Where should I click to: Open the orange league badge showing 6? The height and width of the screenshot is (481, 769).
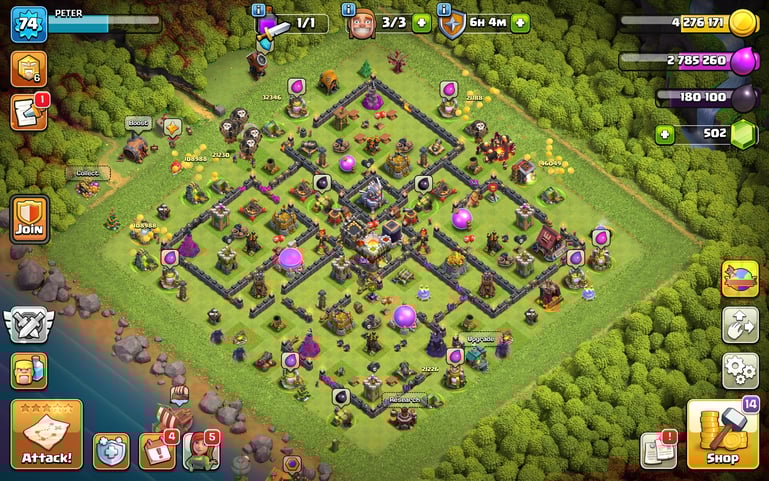pyautogui.click(x=28, y=68)
